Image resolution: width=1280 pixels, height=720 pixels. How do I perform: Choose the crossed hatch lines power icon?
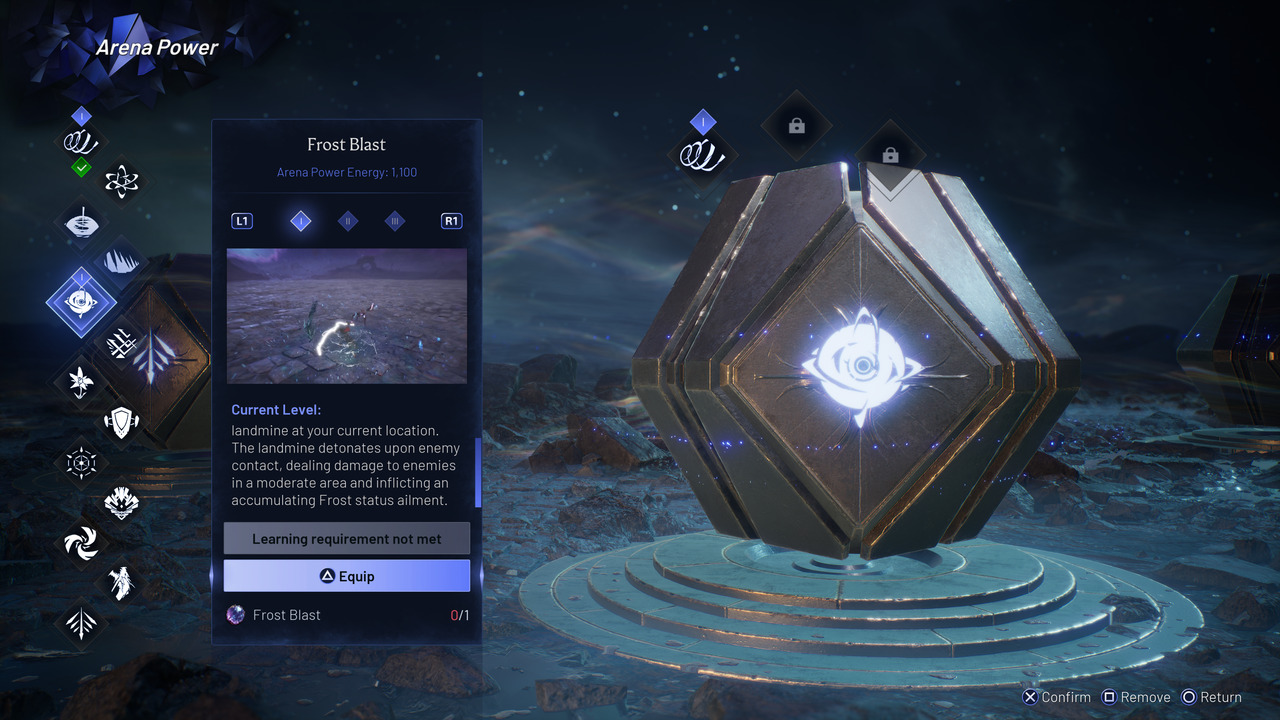(121, 342)
